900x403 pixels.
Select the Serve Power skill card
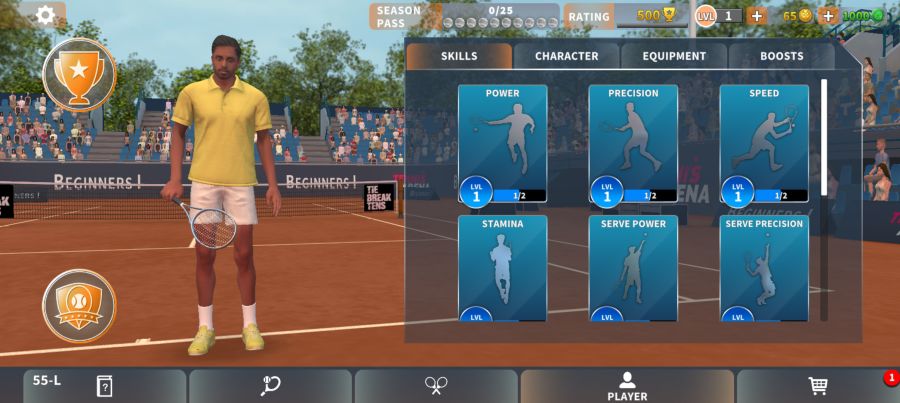click(633, 268)
